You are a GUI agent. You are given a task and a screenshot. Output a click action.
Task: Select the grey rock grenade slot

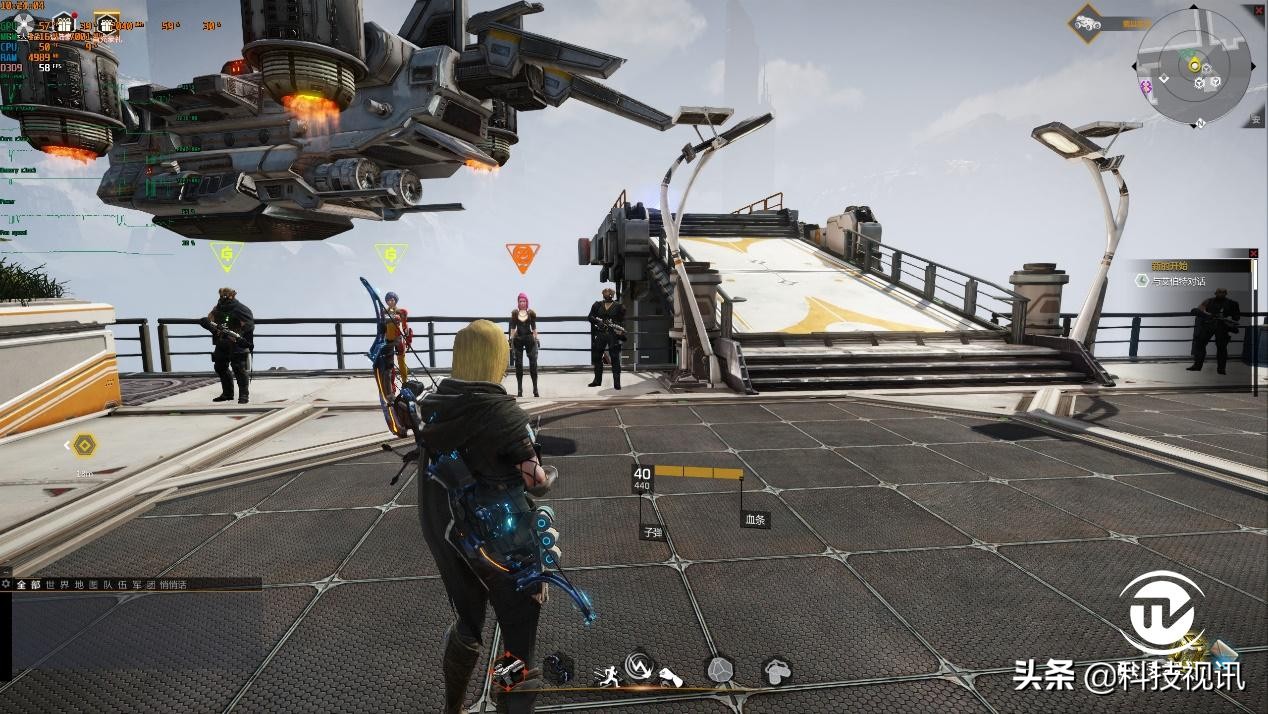pos(719,670)
